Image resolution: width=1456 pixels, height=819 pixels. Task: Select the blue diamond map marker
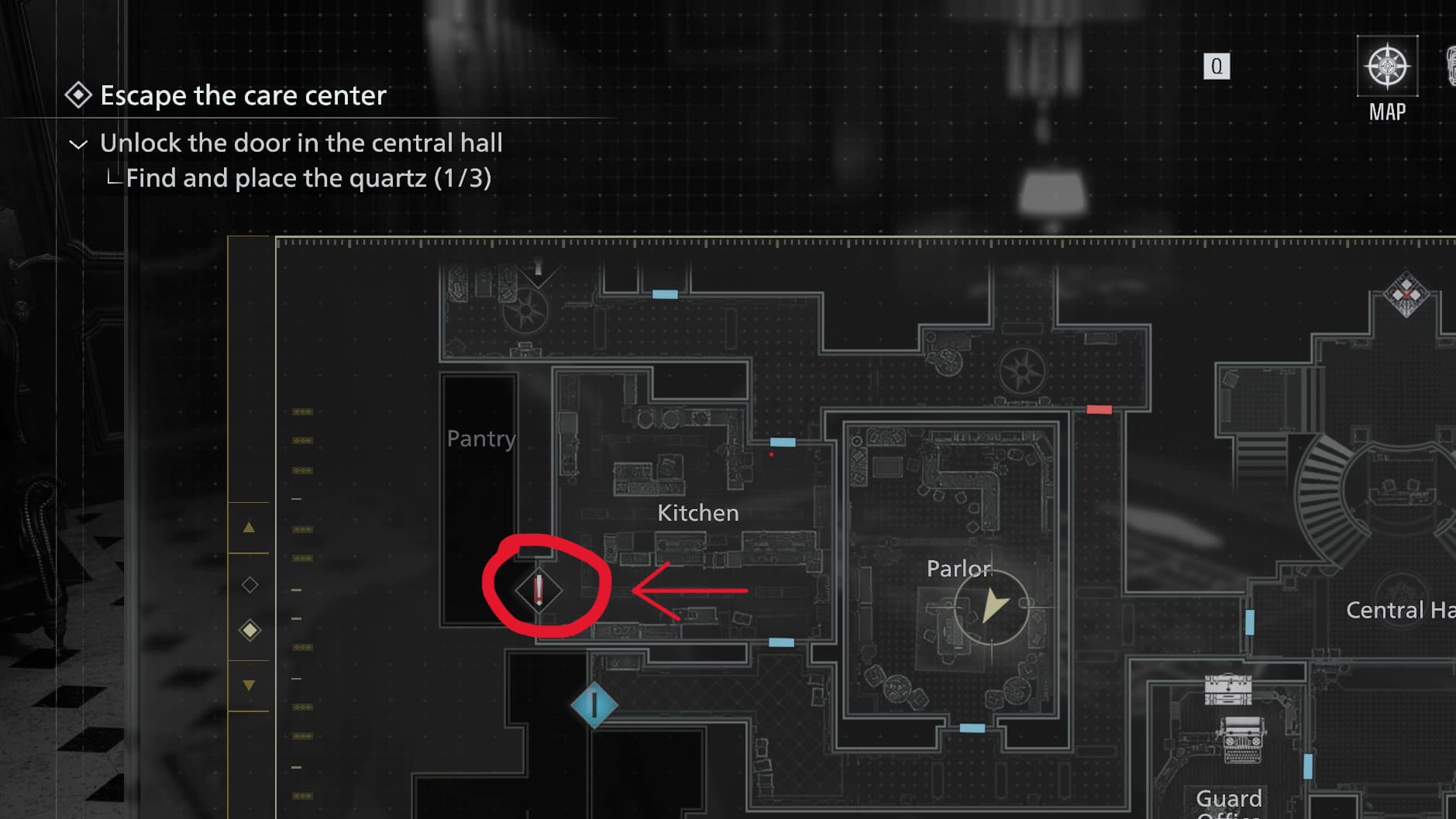[x=594, y=705]
